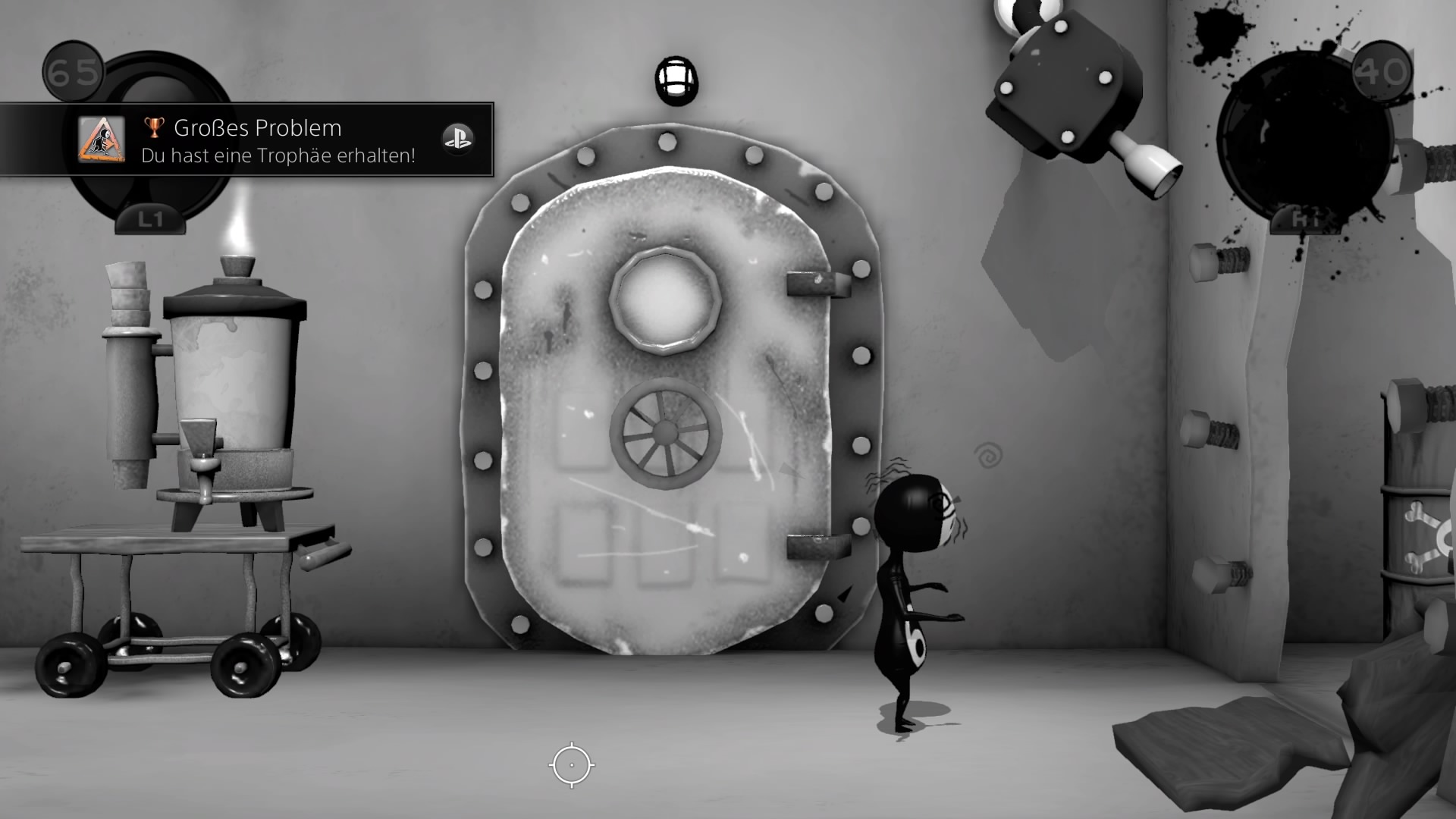Image resolution: width=1456 pixels, height=819 pixels.
Task: Toggle the lamp above the vault door
Action: (x=677, y=81)
